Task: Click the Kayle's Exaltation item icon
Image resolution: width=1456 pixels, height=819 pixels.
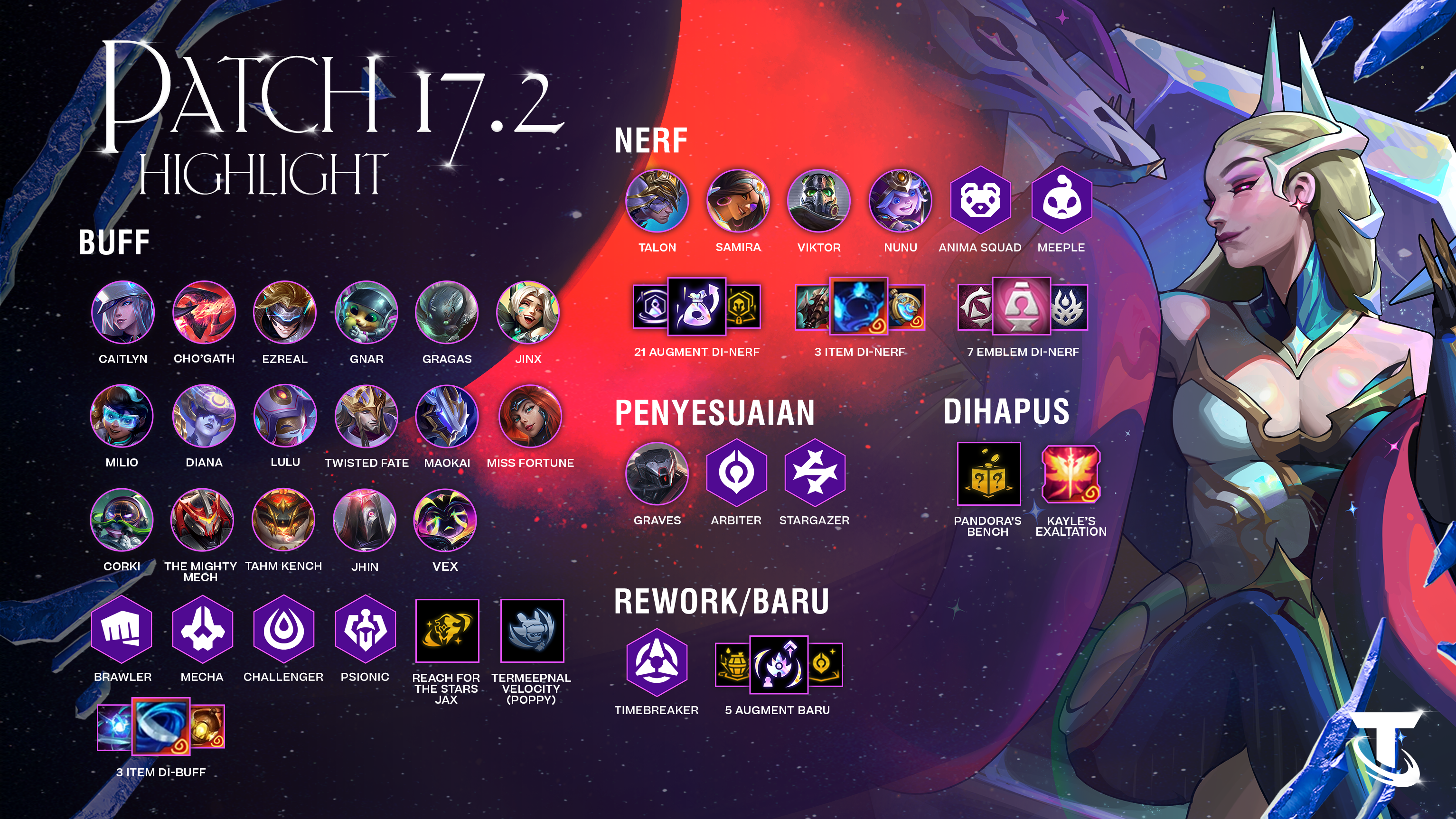Action: (x=1071, y=474)
